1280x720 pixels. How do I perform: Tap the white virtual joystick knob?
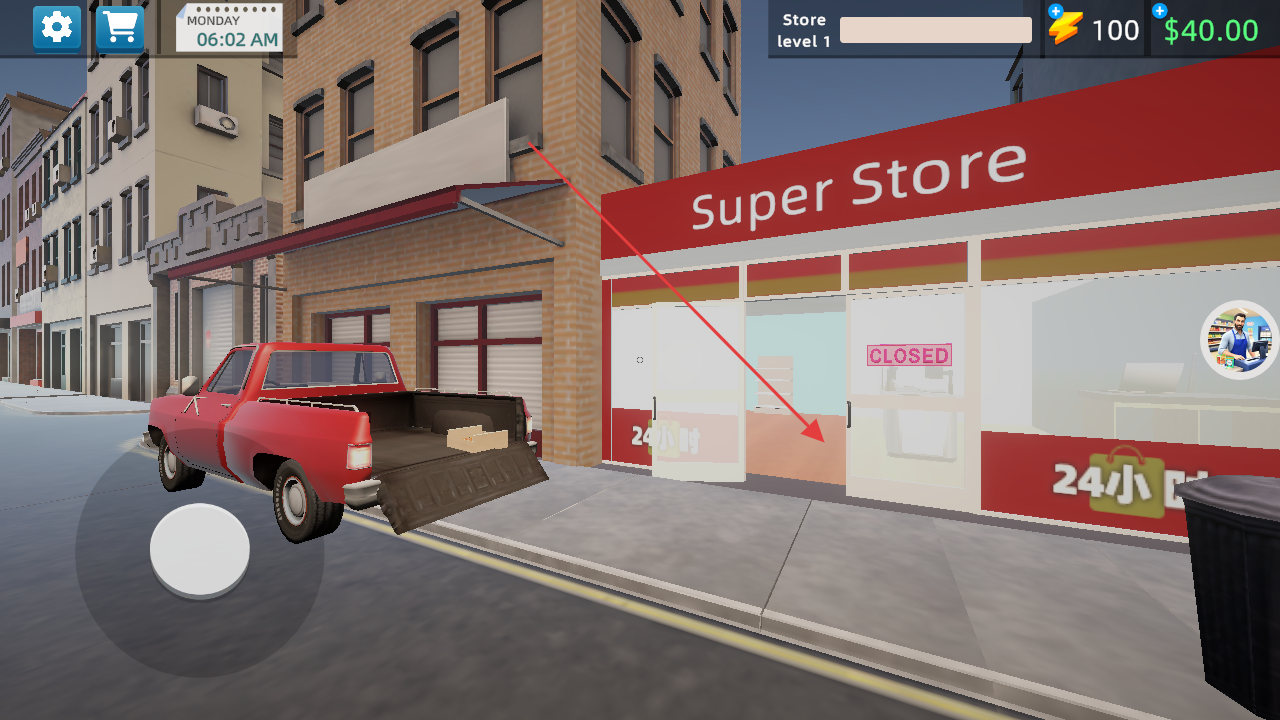click(200, 550)
